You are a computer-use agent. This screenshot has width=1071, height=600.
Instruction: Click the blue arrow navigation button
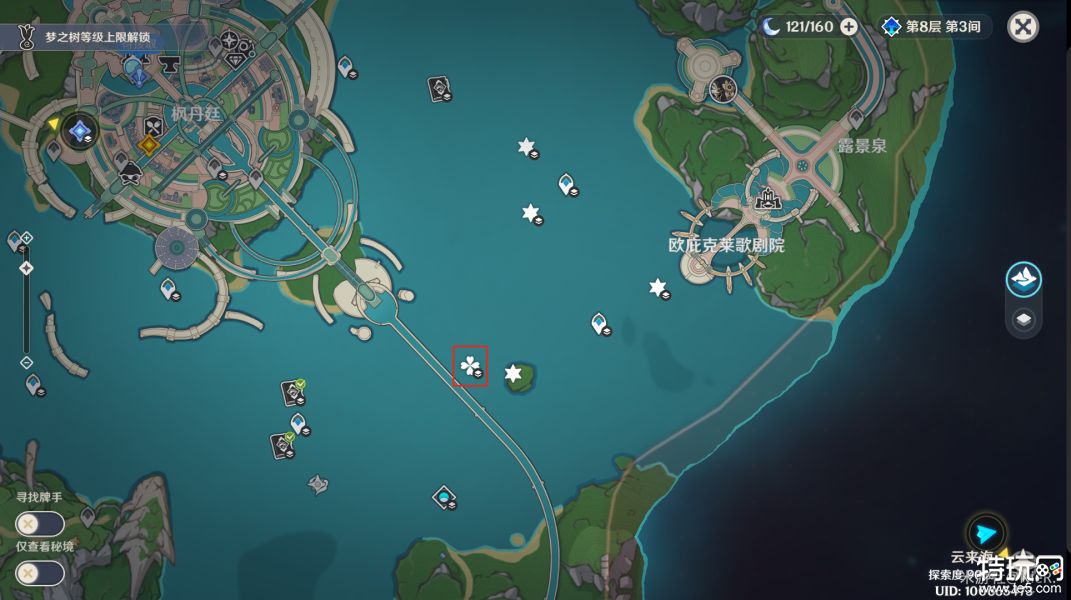coord(987,534)
